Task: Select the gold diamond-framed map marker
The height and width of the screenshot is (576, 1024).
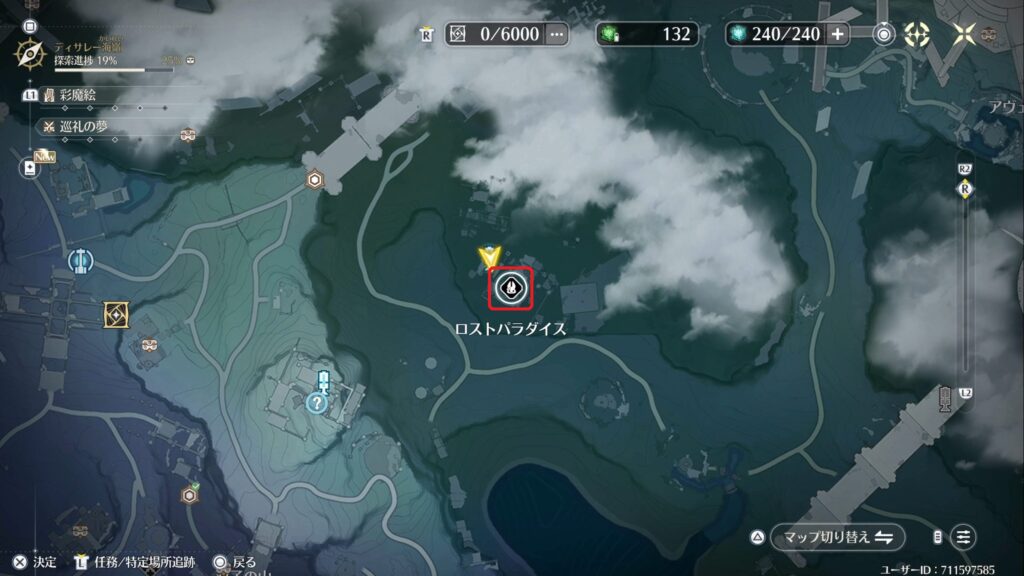Action: tap(117, 316)
